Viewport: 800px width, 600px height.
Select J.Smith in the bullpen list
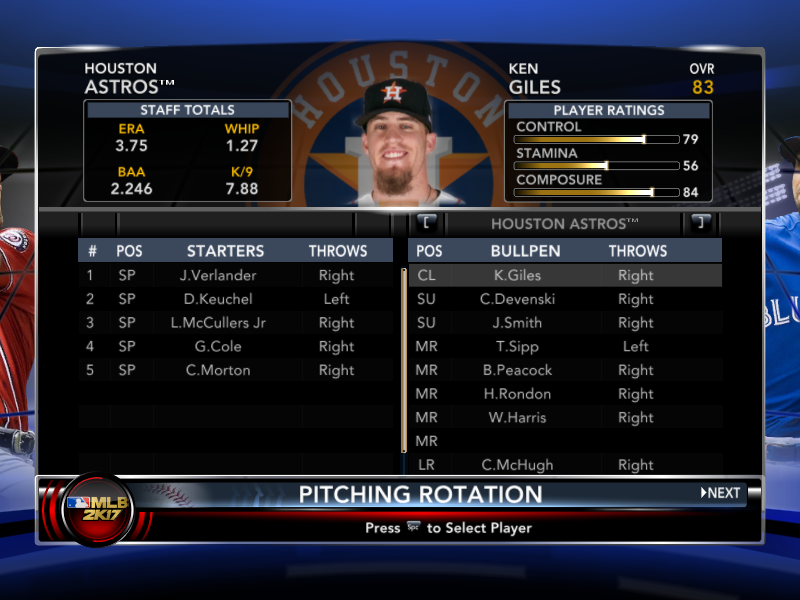[x=525, y=323]
